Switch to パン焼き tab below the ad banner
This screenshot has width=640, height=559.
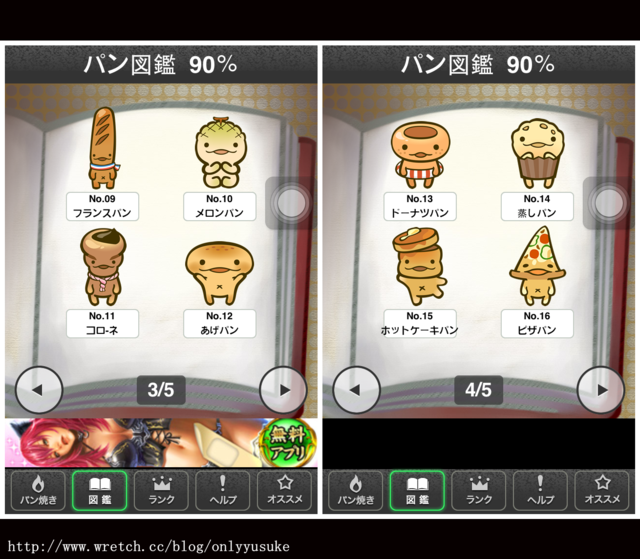tap(37, 490)
